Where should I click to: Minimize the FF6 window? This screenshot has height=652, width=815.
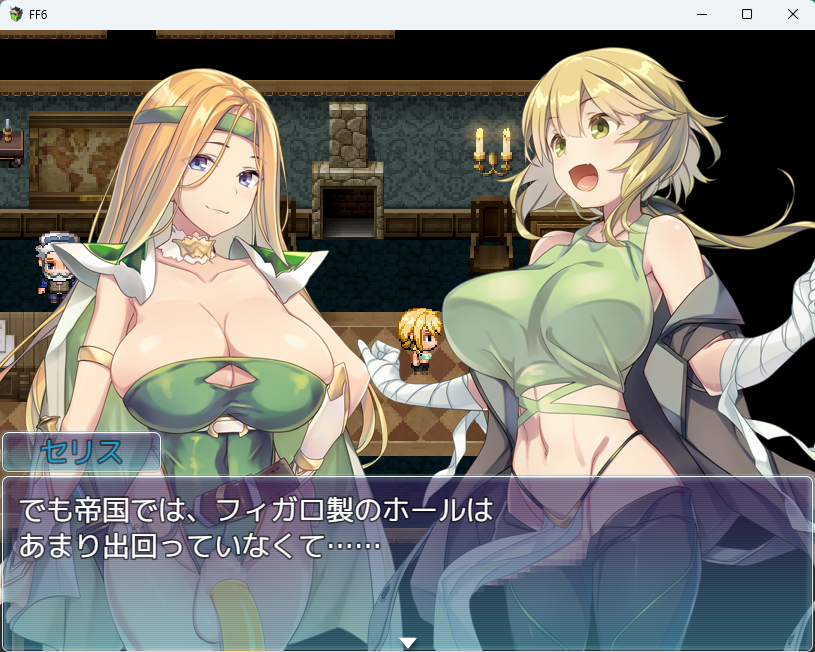point(701,14)
